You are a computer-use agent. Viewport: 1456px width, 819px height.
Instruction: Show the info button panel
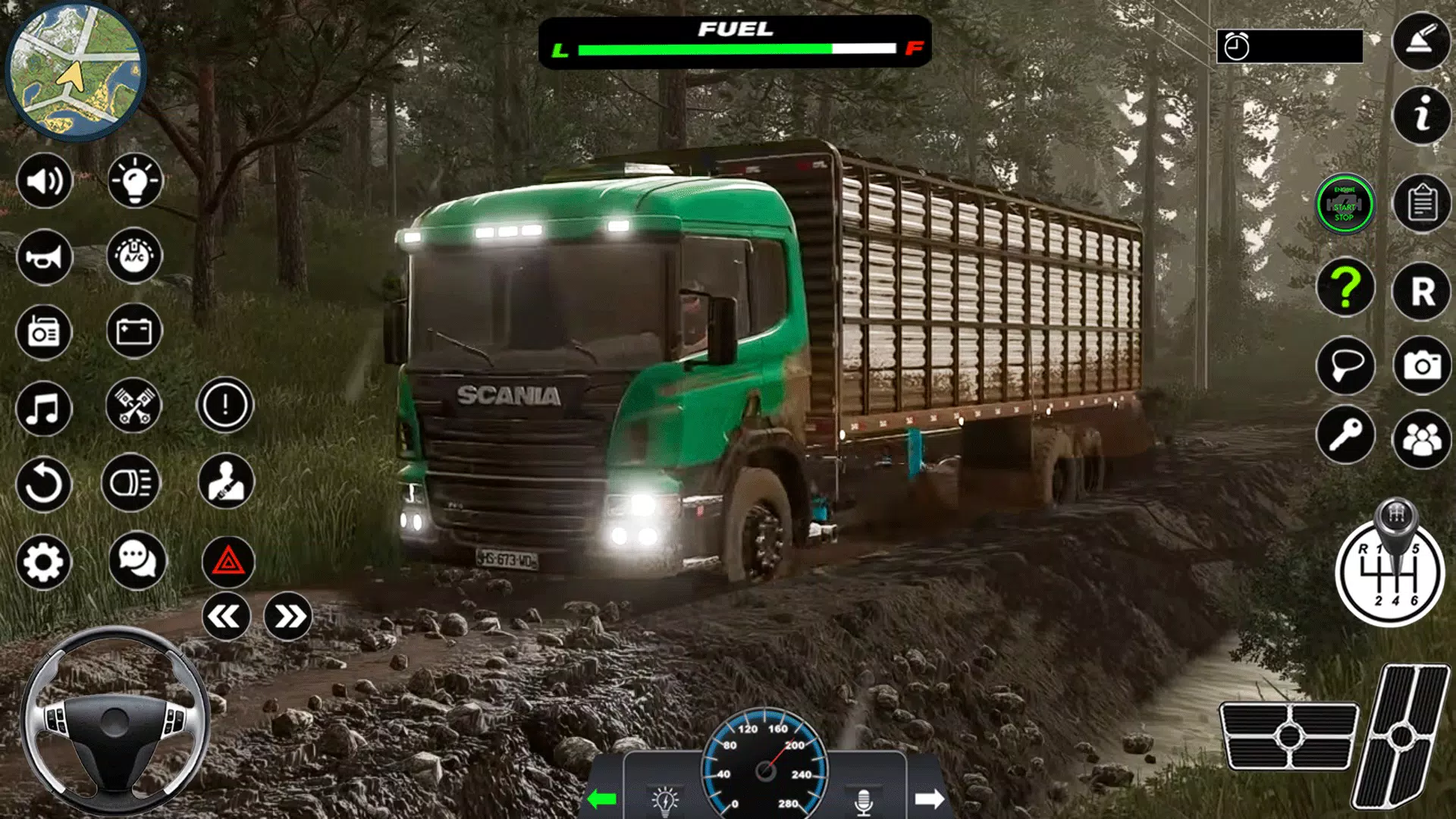coord(1422,116)
